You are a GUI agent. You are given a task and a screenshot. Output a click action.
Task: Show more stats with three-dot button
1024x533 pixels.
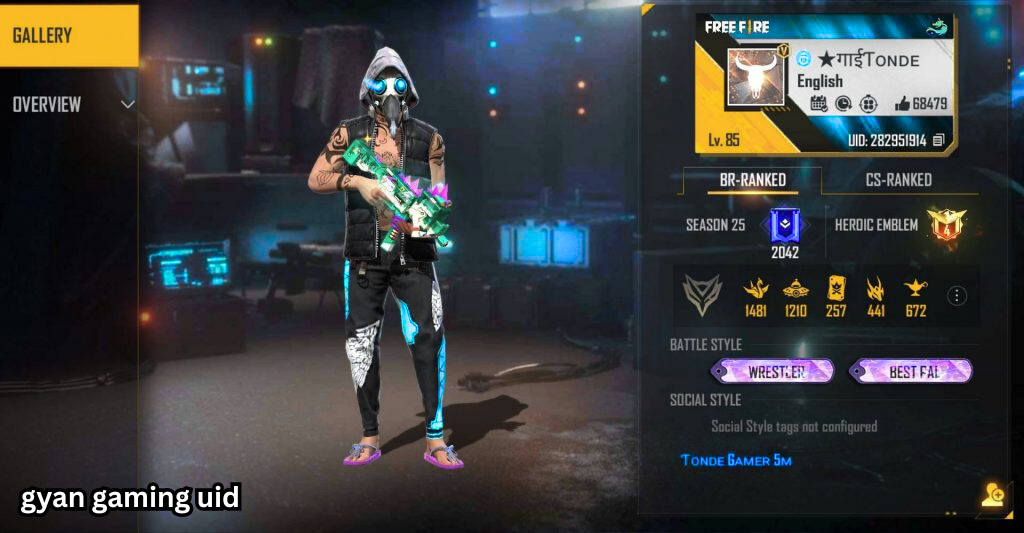(957, 295)
